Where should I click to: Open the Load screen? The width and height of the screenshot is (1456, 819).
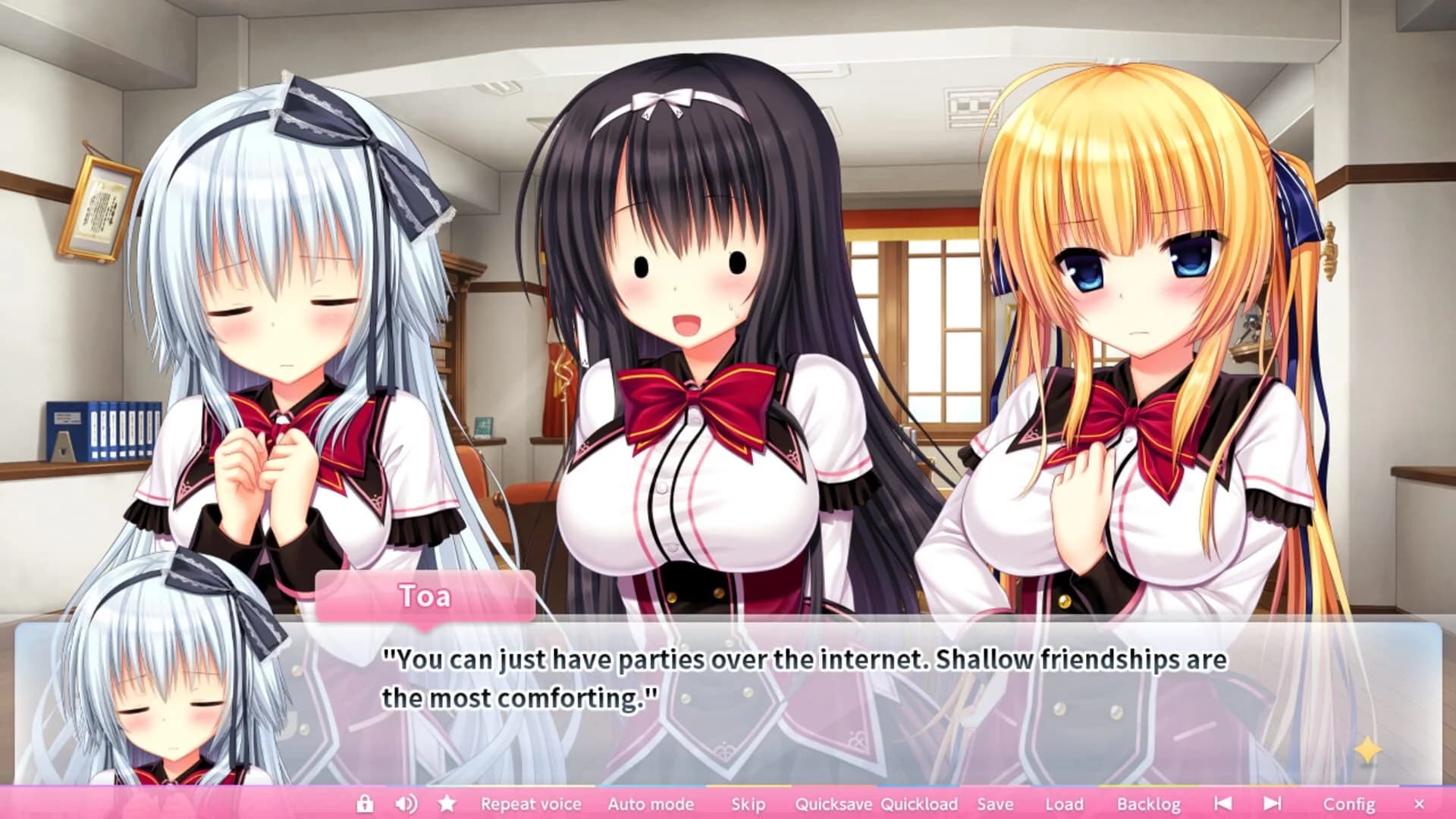click(1065, 804)
